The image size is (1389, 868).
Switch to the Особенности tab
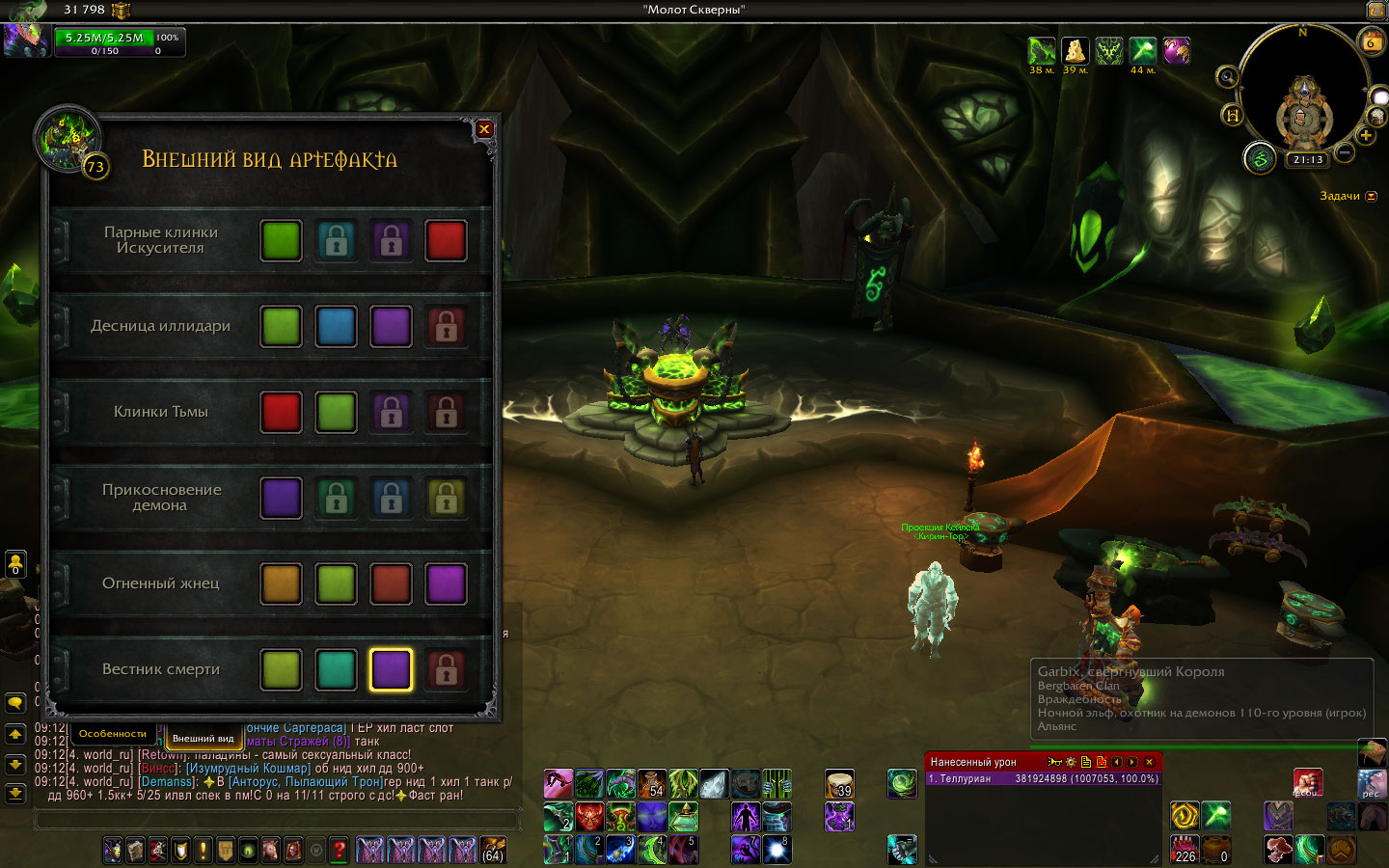click(113, 734)
